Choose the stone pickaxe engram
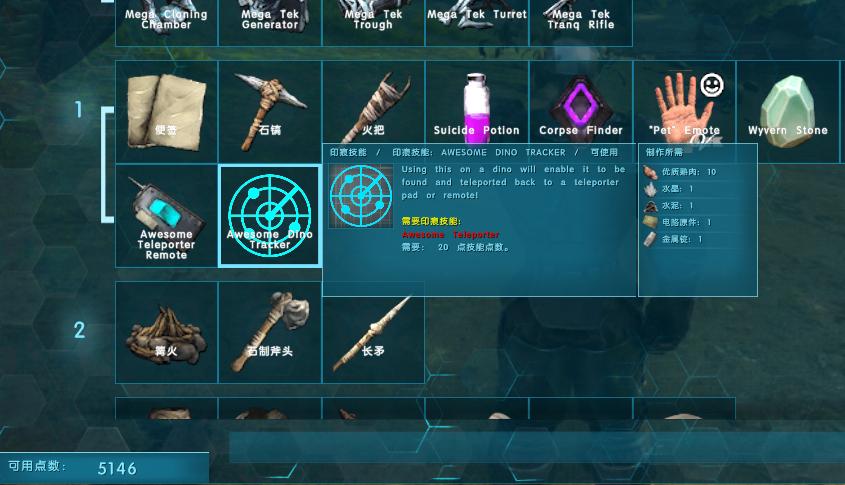Image resolution: width=845 pixels, height=485 pixels. 270,105
